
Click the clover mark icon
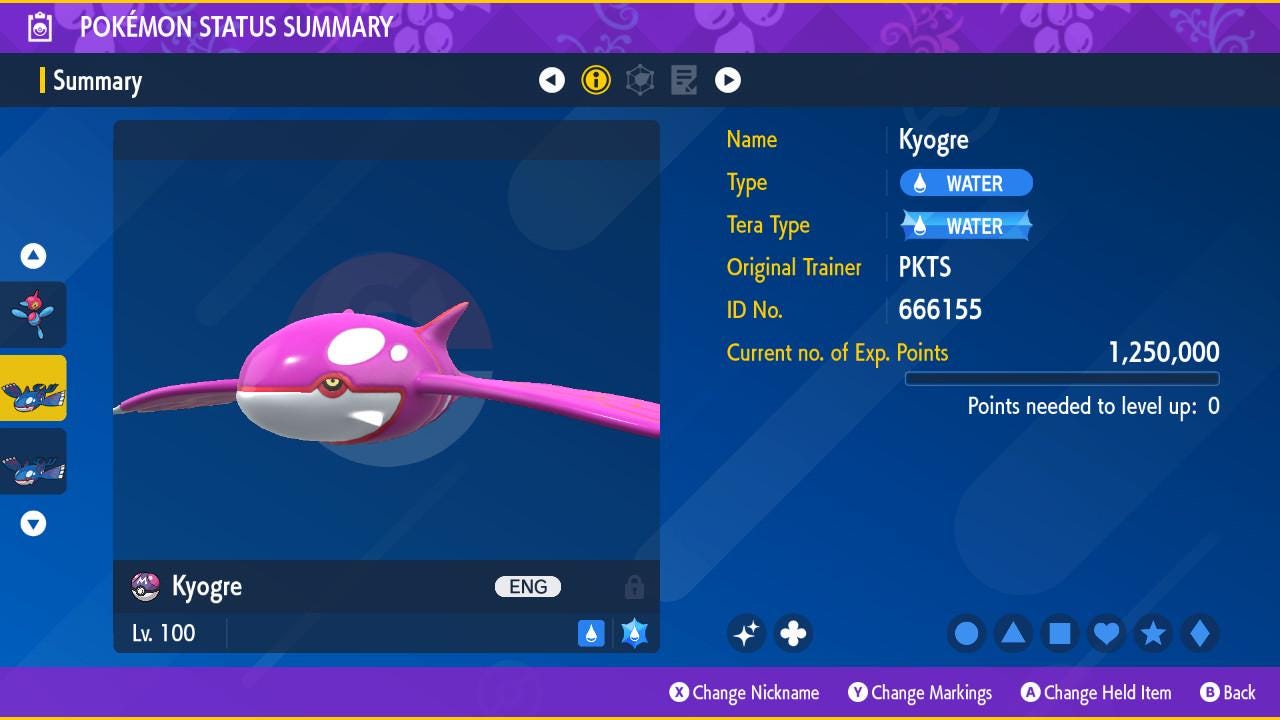tap(793, 633)
